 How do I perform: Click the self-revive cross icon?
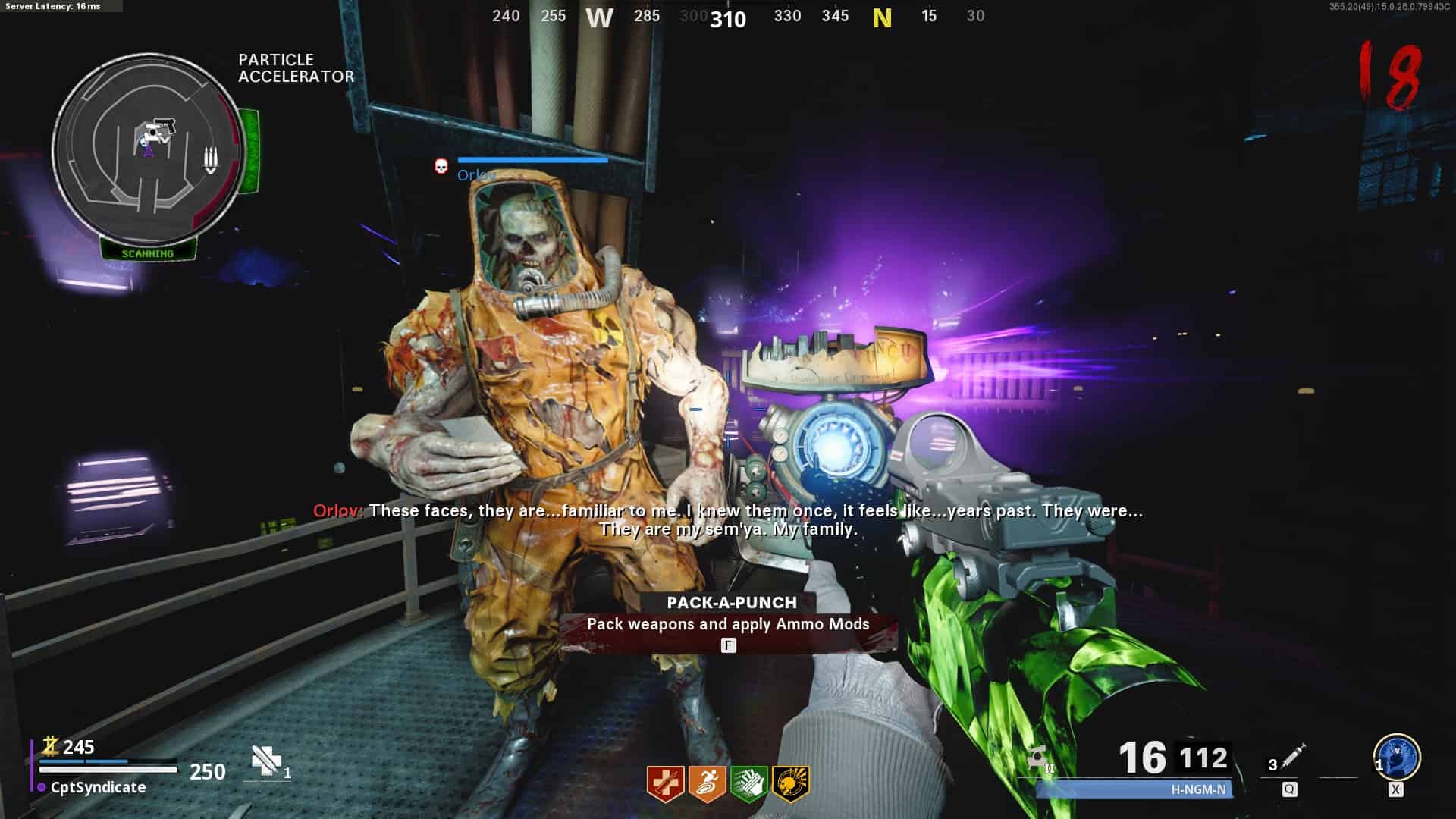(x=265, y=760)
